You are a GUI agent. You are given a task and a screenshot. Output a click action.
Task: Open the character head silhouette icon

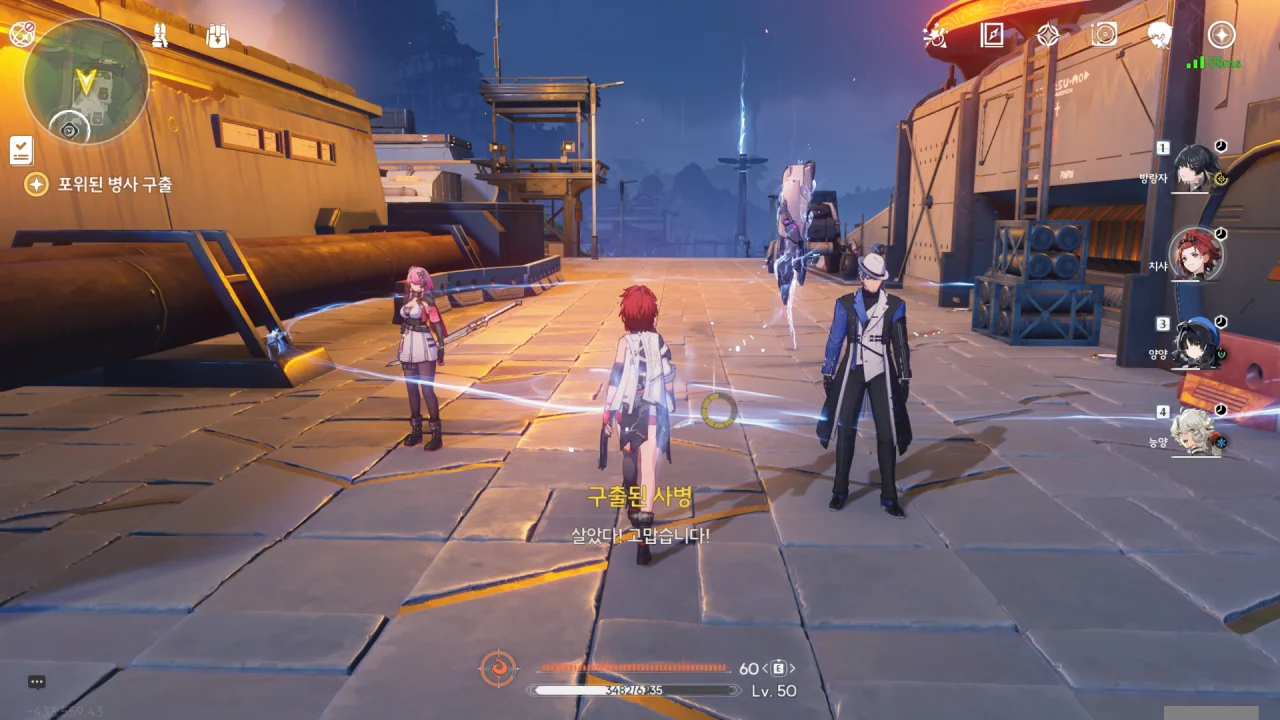[x=1160, y=35]
